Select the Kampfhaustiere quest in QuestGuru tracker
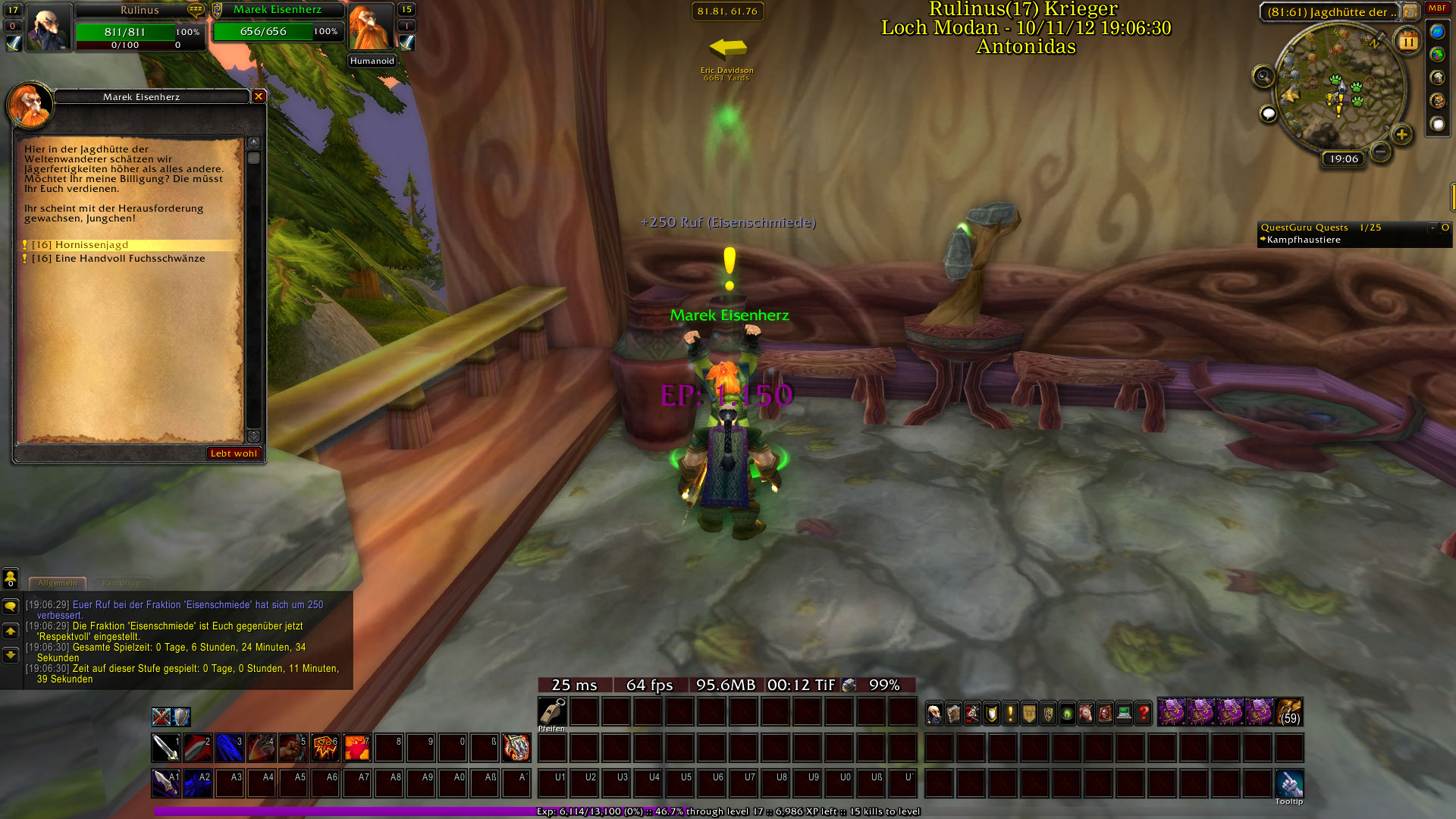This screenshot has width=1456, height=819. [x=1304, y=240]
